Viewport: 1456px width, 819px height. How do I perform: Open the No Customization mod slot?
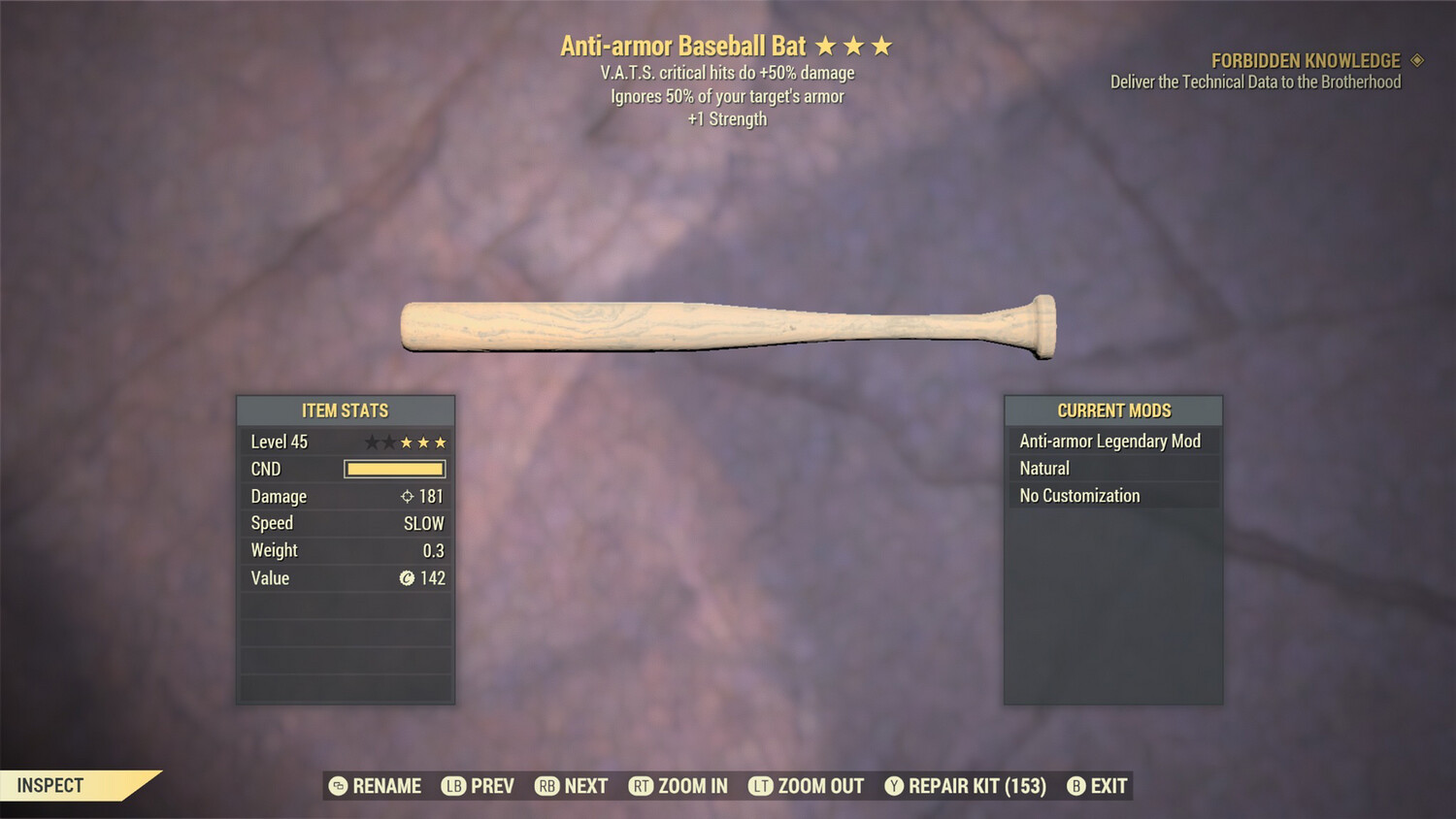[x=1077, y=495]
